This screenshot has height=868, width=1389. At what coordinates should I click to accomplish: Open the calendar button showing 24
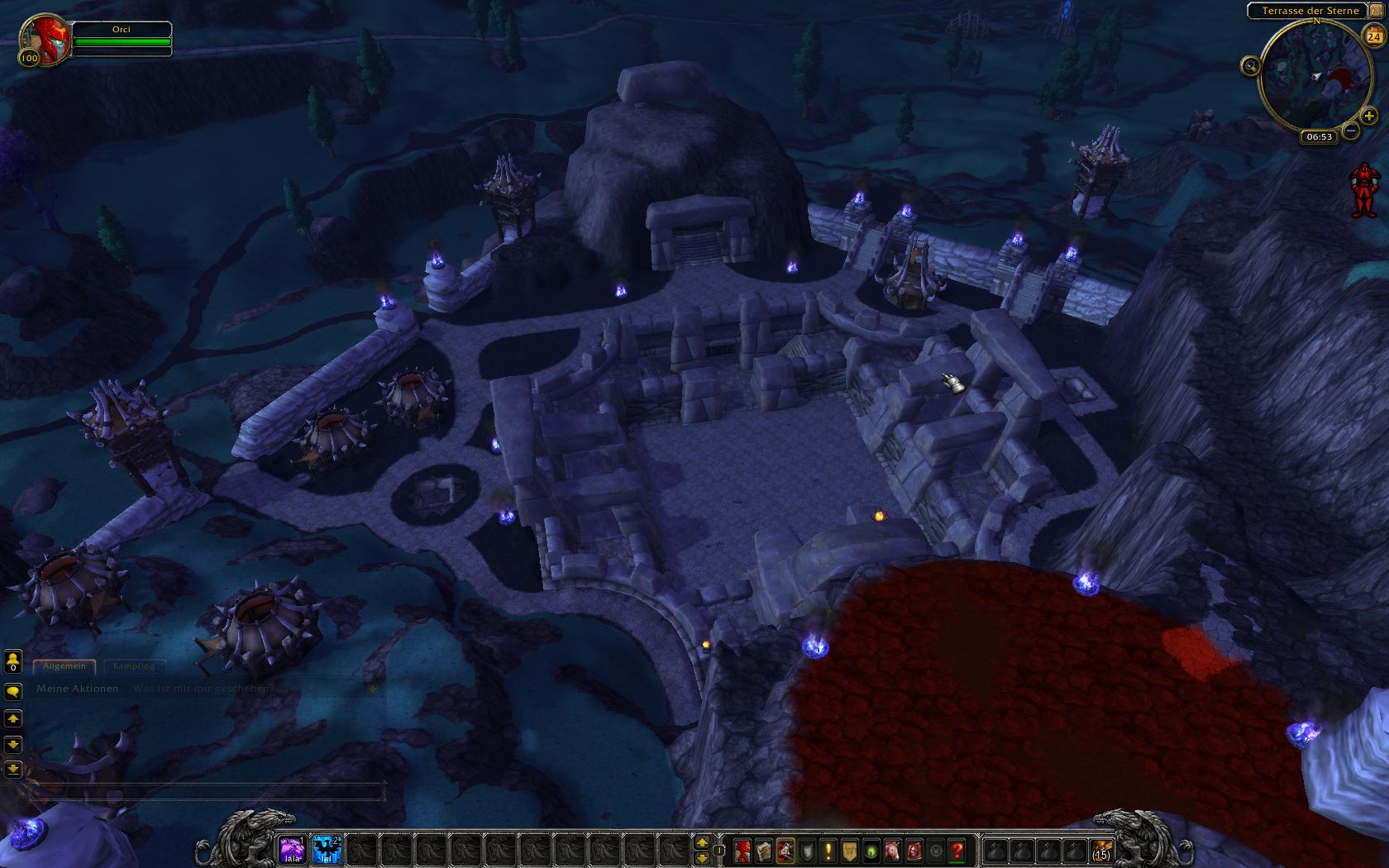click(x=1373, y=36)
